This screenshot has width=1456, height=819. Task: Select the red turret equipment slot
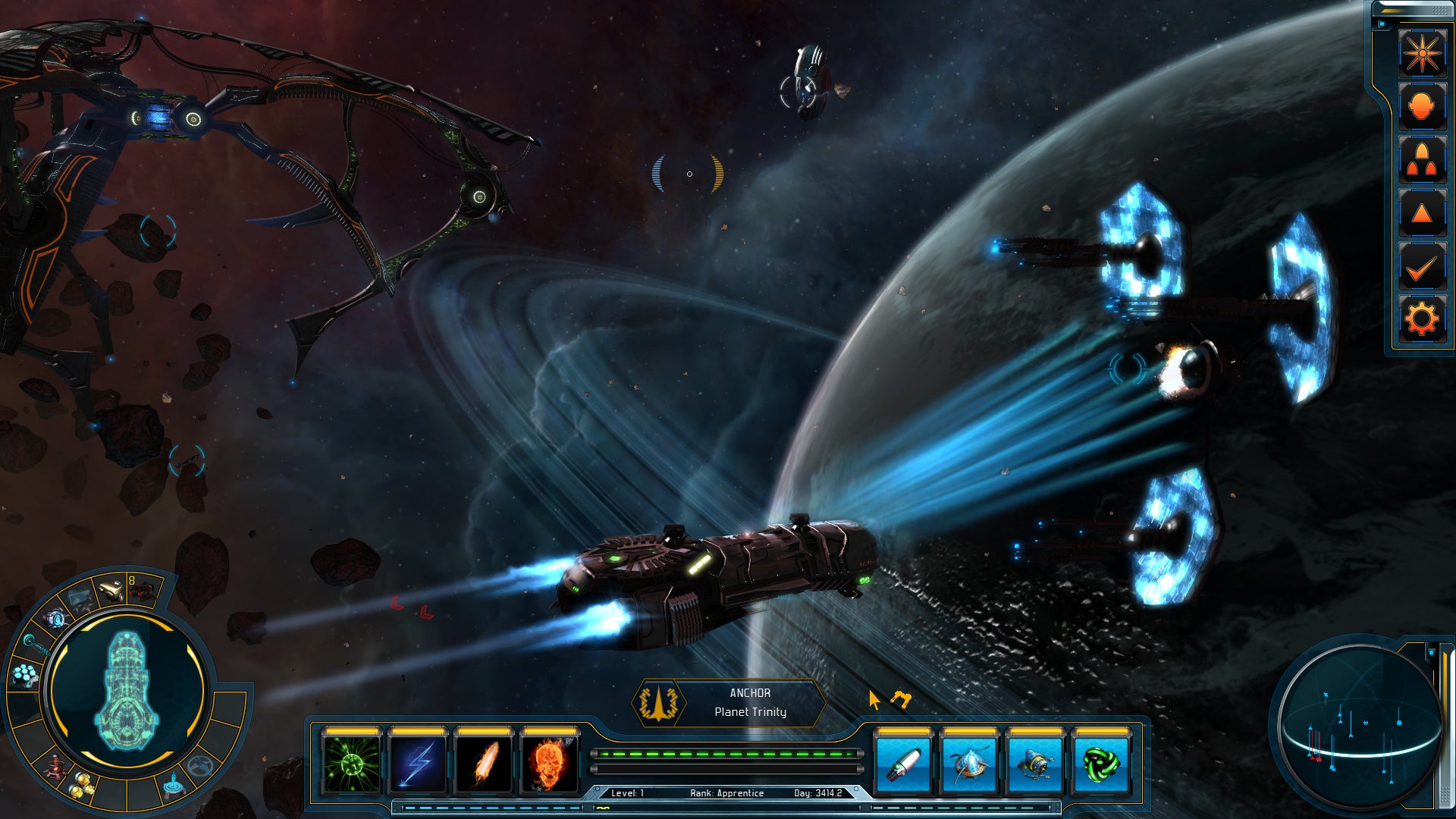coord(55,767)
